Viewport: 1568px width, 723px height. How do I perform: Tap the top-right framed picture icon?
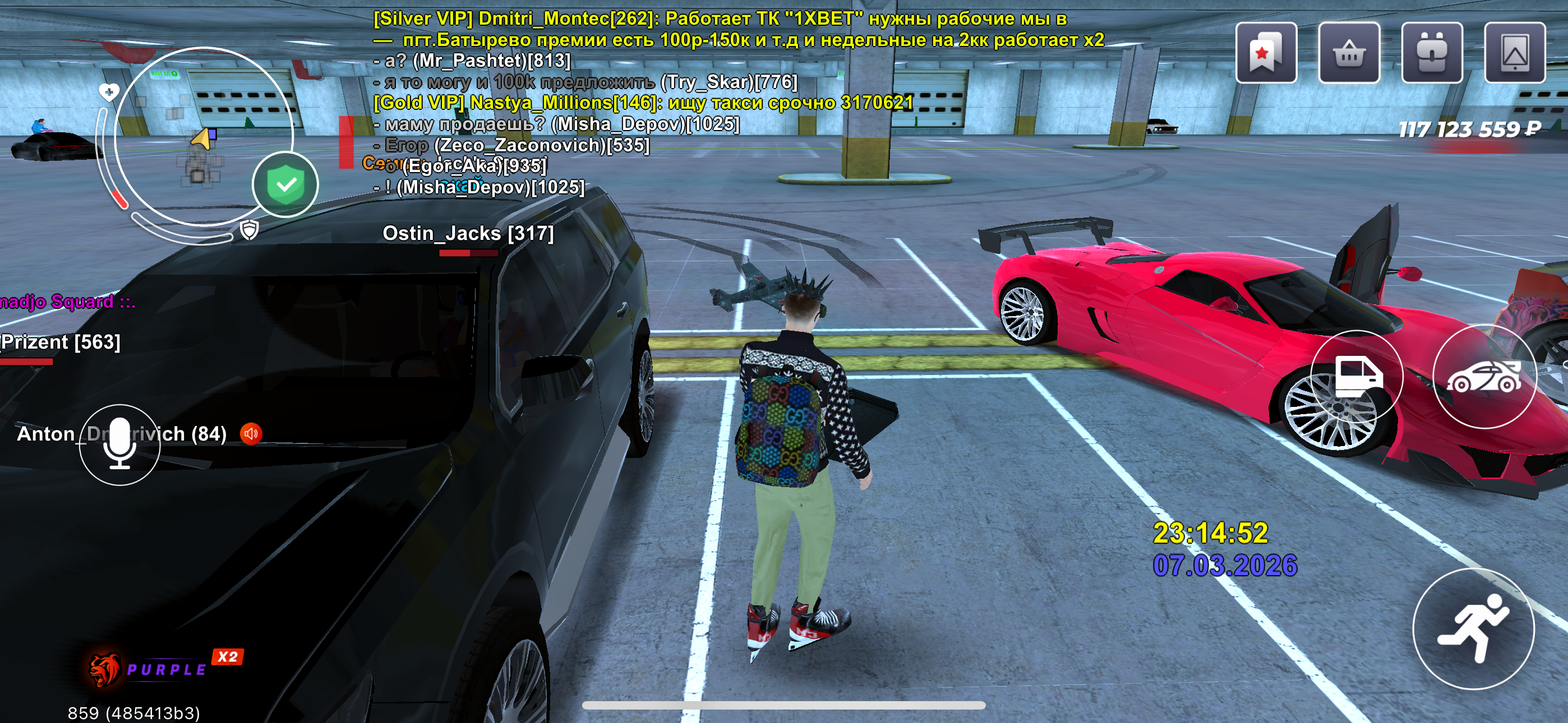click(1514, 53)
